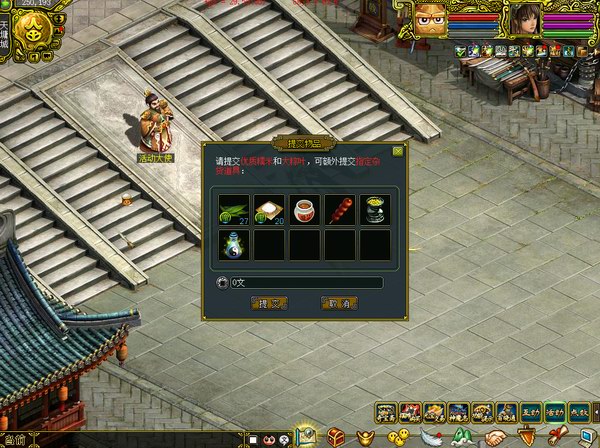Screen dimensions: 600x448
Task: Open the yellow smiley faces friends icon
Action: click(x=399, y=437)
